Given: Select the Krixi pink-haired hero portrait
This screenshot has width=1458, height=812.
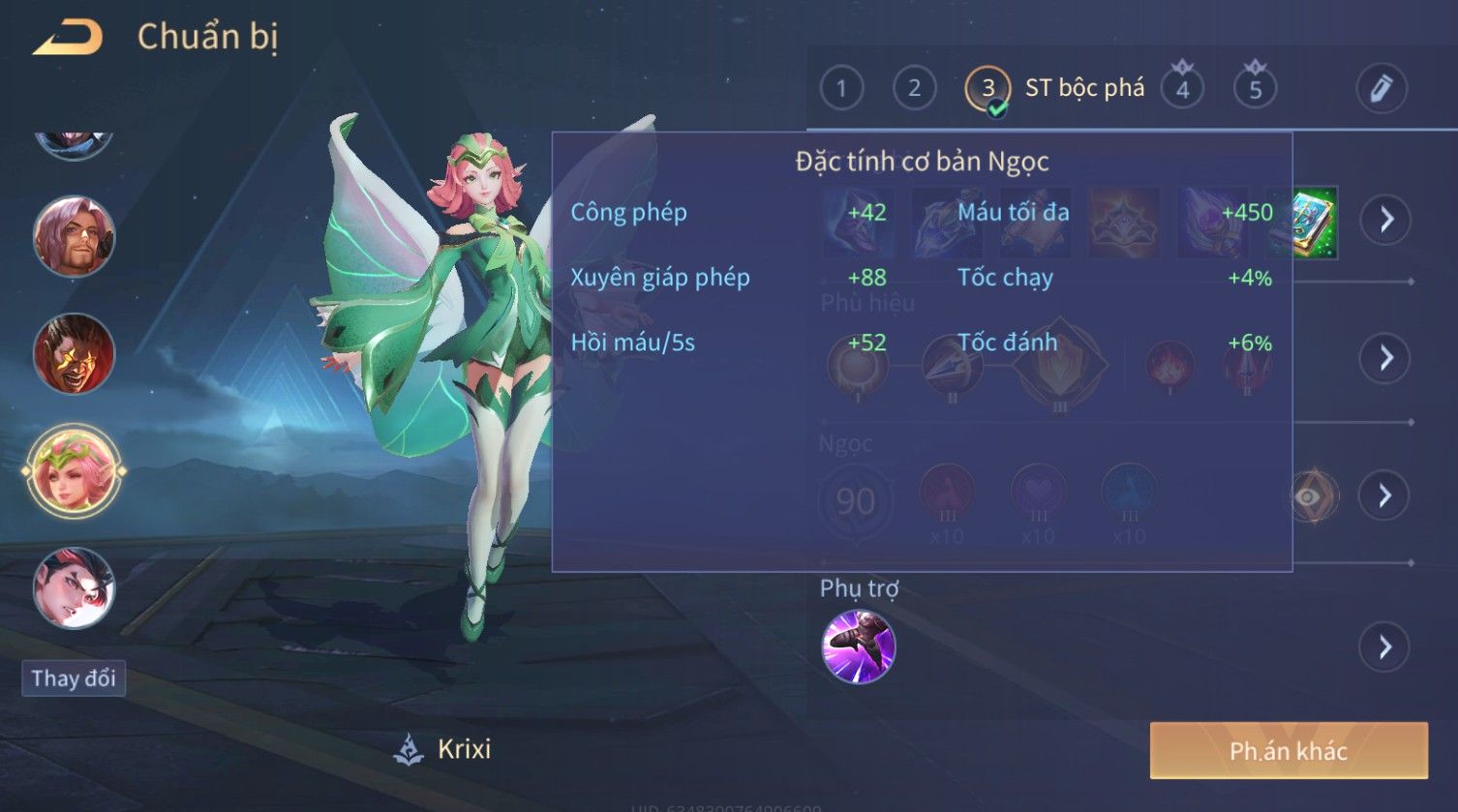Looking at the screenshot, I should click(x=74, y=472).
